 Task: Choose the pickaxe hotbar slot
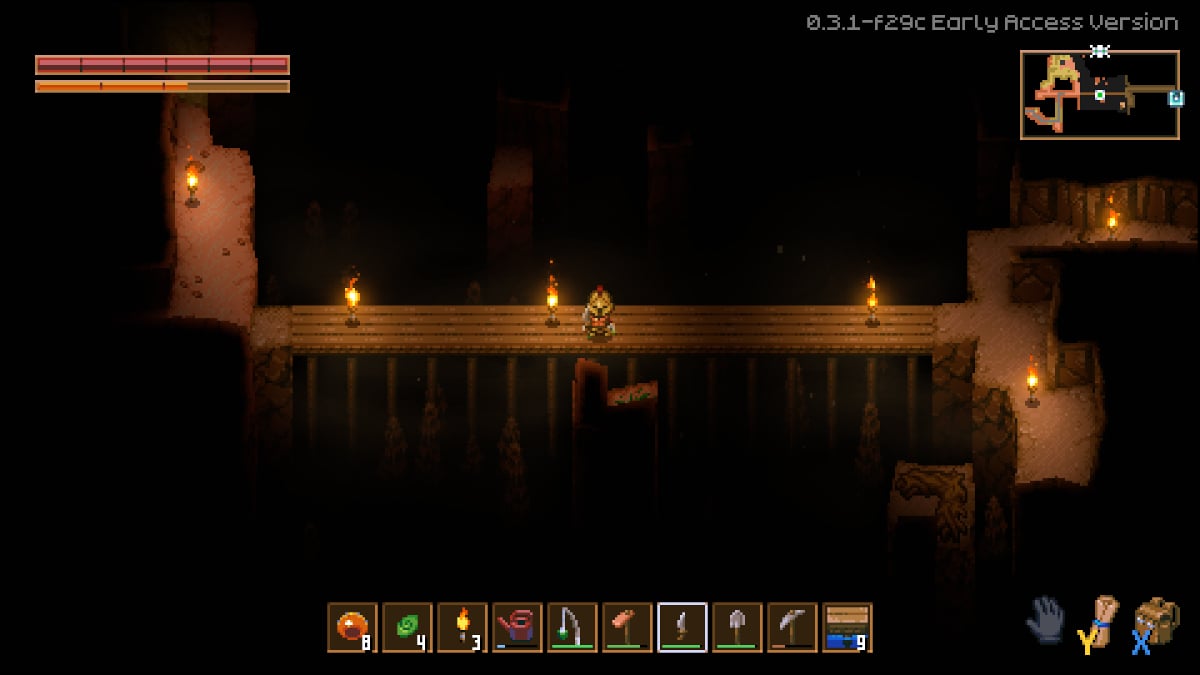(x=792, y=627)
